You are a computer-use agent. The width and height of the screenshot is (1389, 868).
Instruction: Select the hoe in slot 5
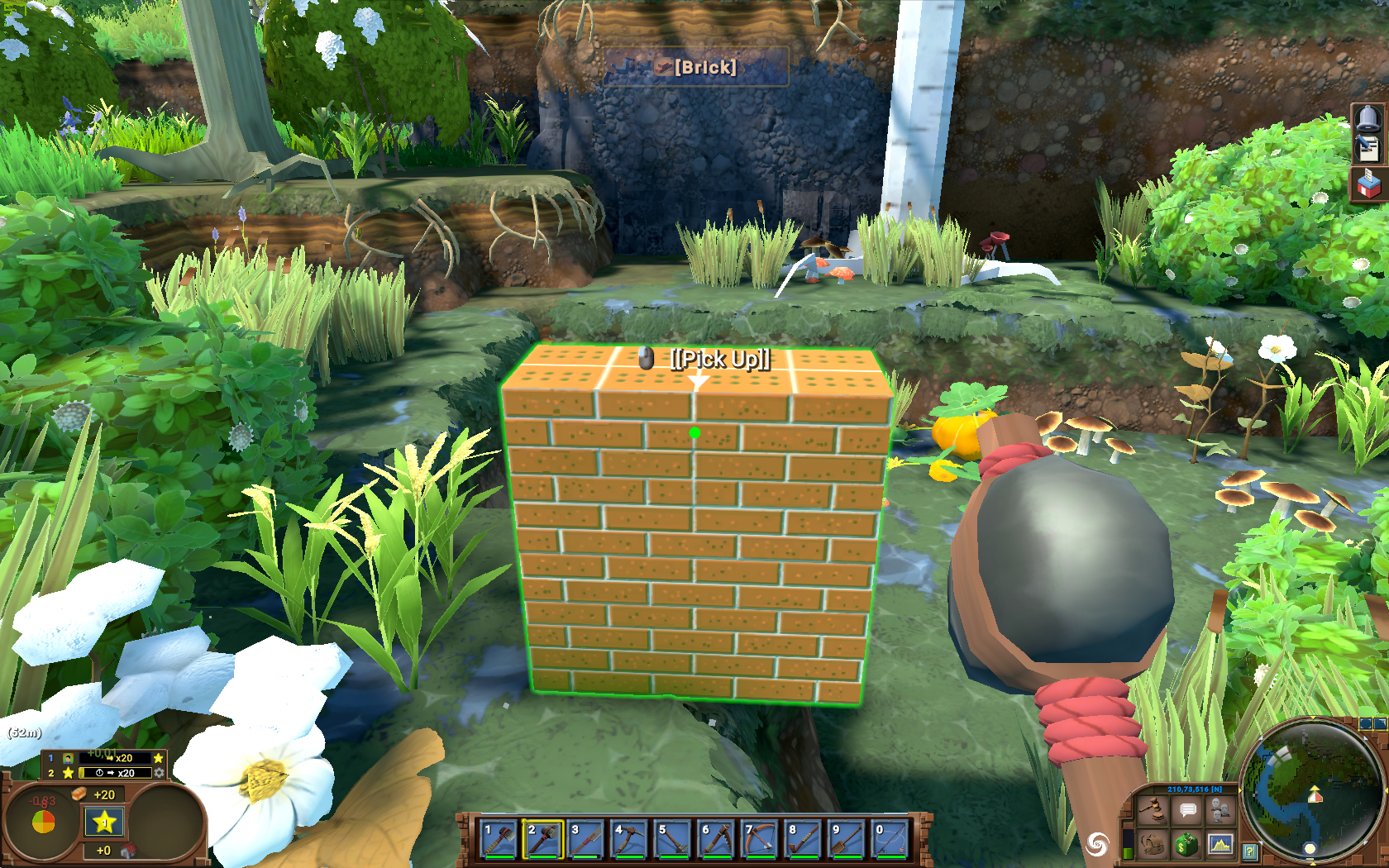673,839
